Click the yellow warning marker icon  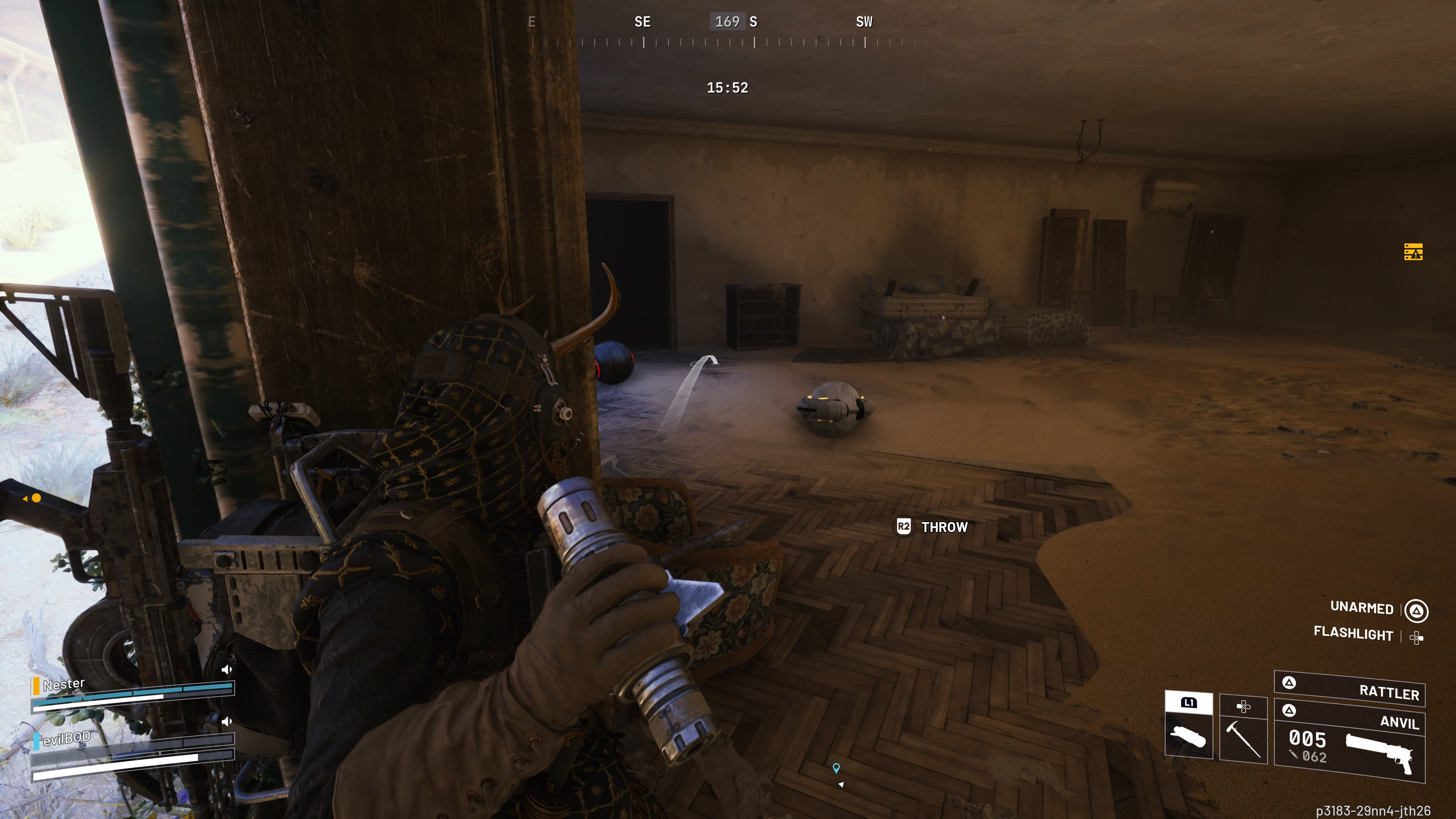point(1413,251)
